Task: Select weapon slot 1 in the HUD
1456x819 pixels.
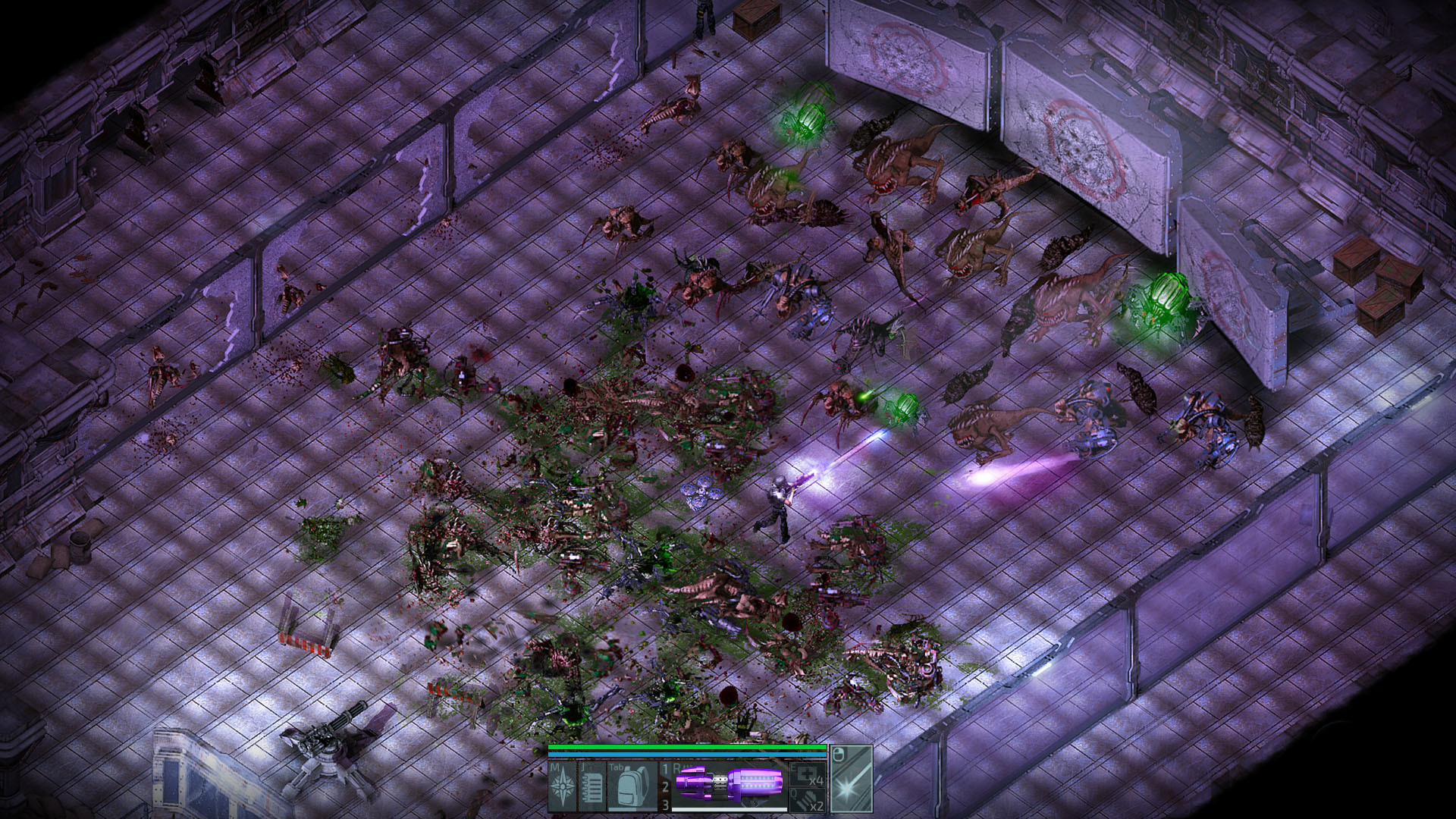Action: (x=664, y=767)
